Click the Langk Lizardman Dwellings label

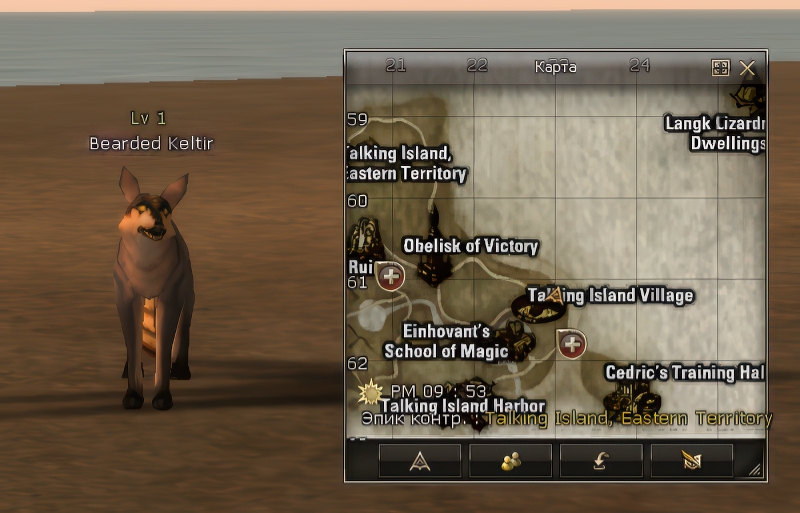point(715,133)
